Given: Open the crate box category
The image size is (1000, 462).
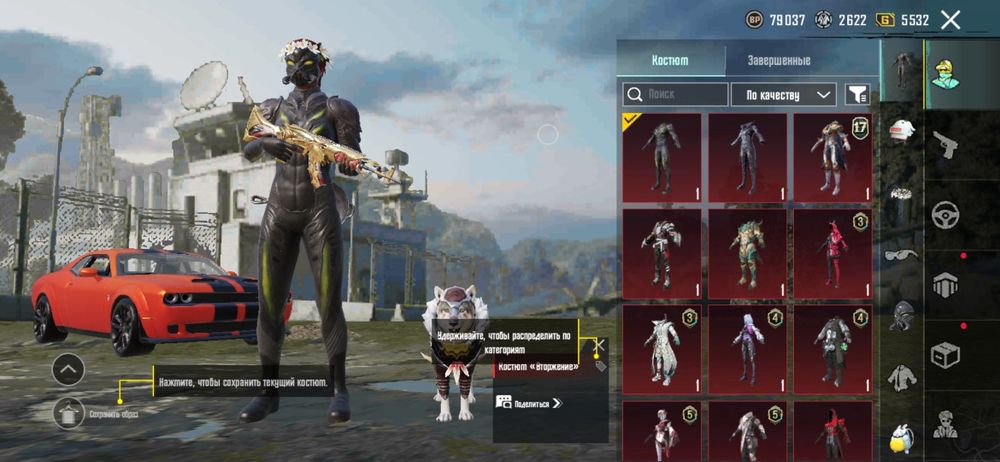Looking at the screenshot, I should pyautogui.click(x=945, y=354).
